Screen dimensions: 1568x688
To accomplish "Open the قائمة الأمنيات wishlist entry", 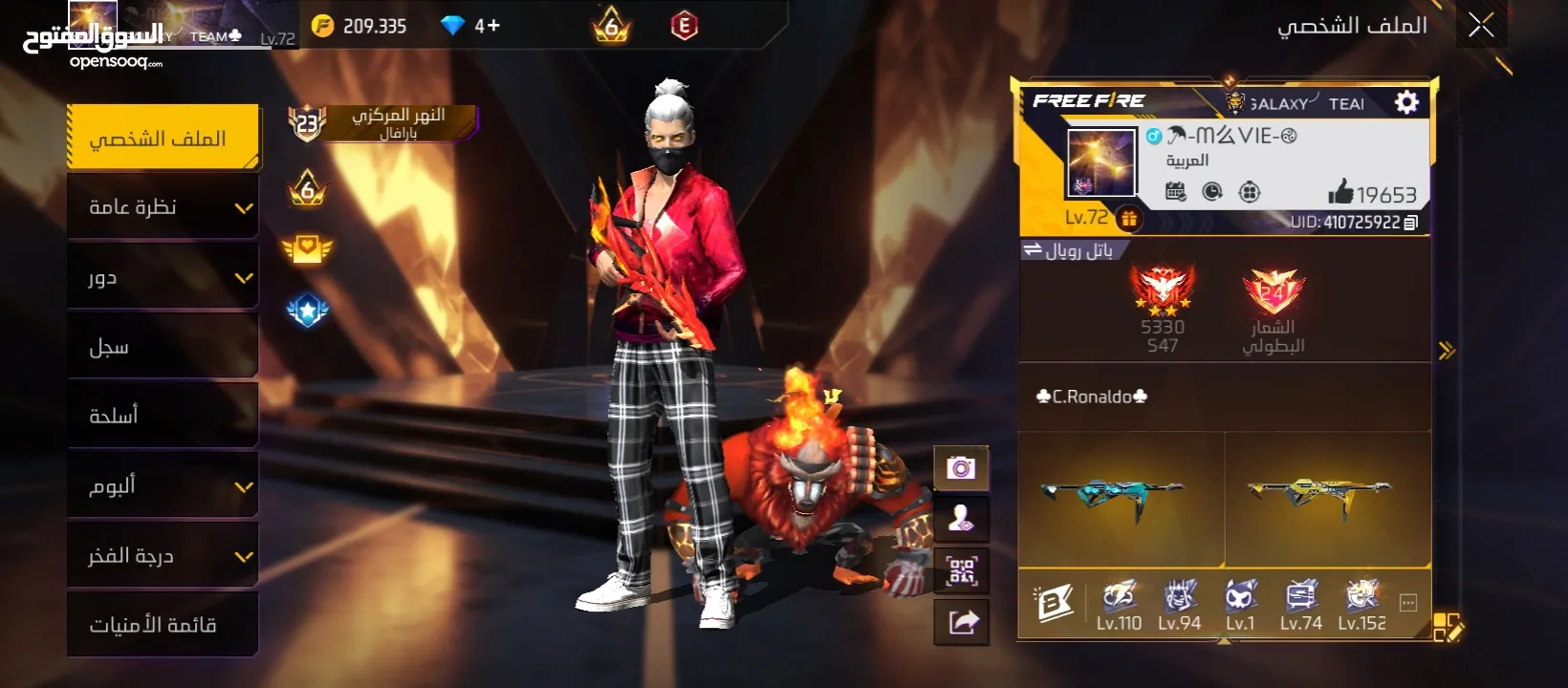I will coord(163,625).
